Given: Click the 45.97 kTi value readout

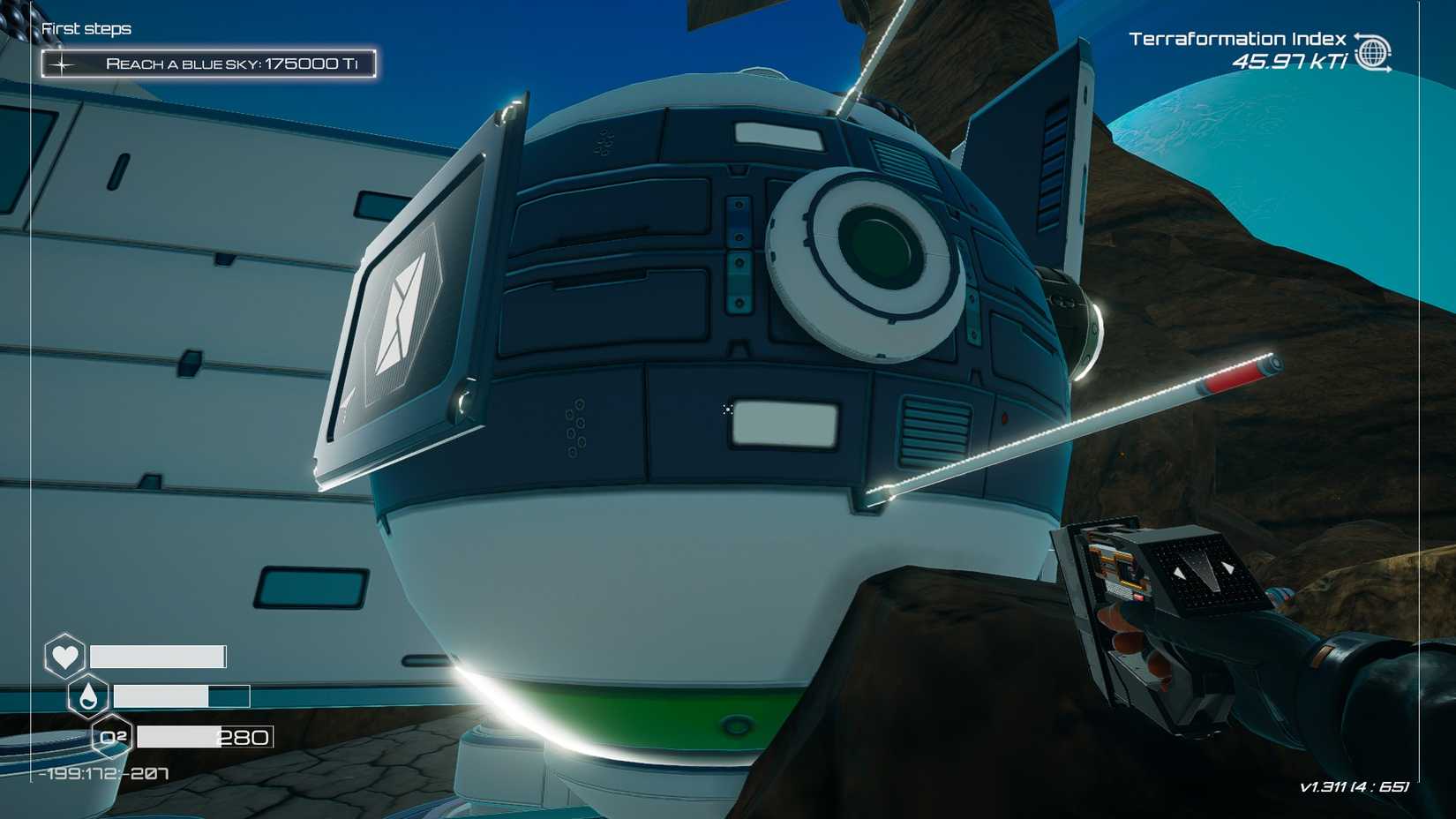Looking at the screenshot, I should (x=1290, y=62).
